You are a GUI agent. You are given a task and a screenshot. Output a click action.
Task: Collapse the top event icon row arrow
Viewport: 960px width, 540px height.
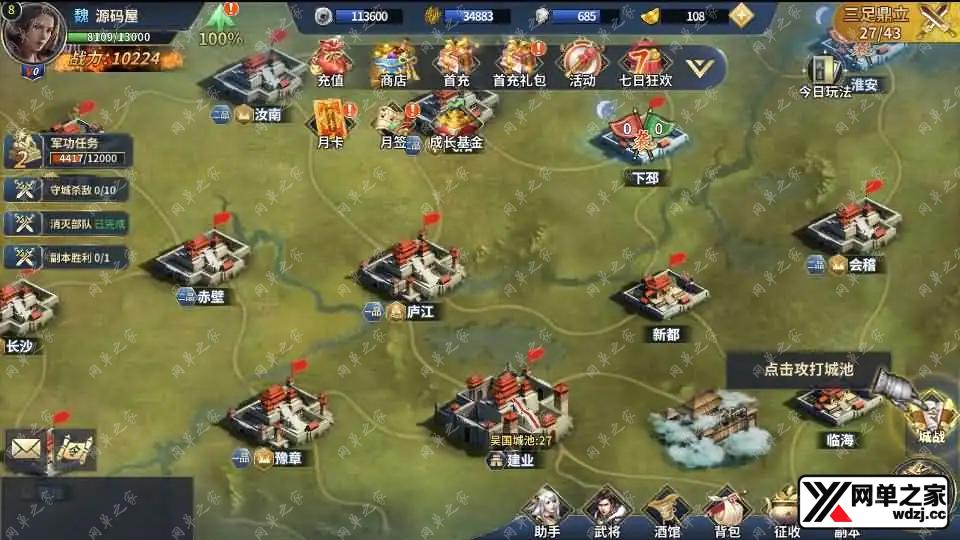tap(703, 67)
